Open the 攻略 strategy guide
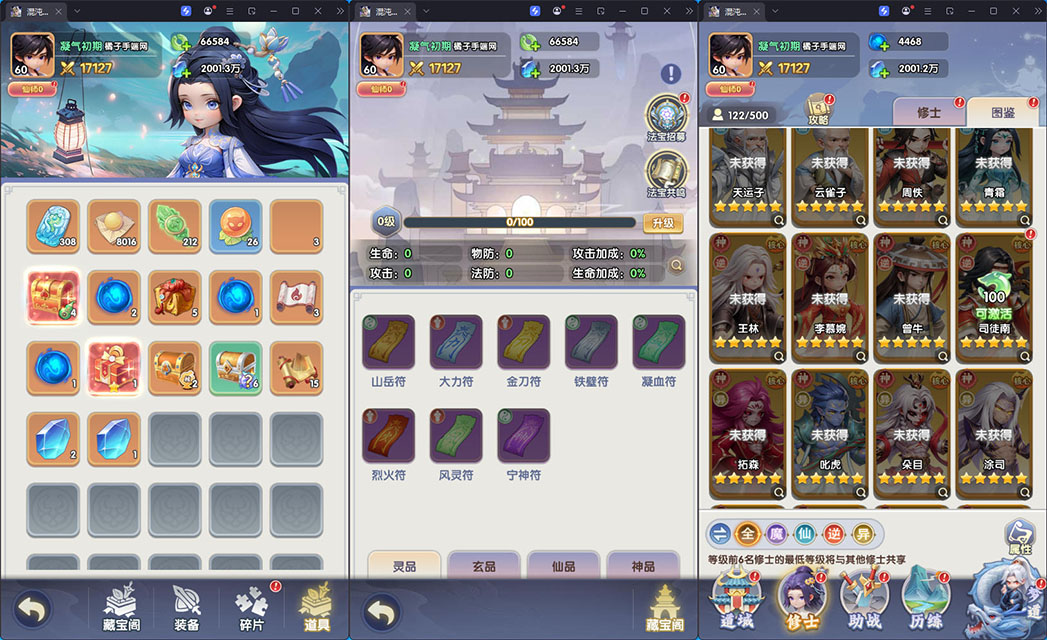Viewport: 1047px width, 640px height. pyautogui.click(x=818, y=110)
